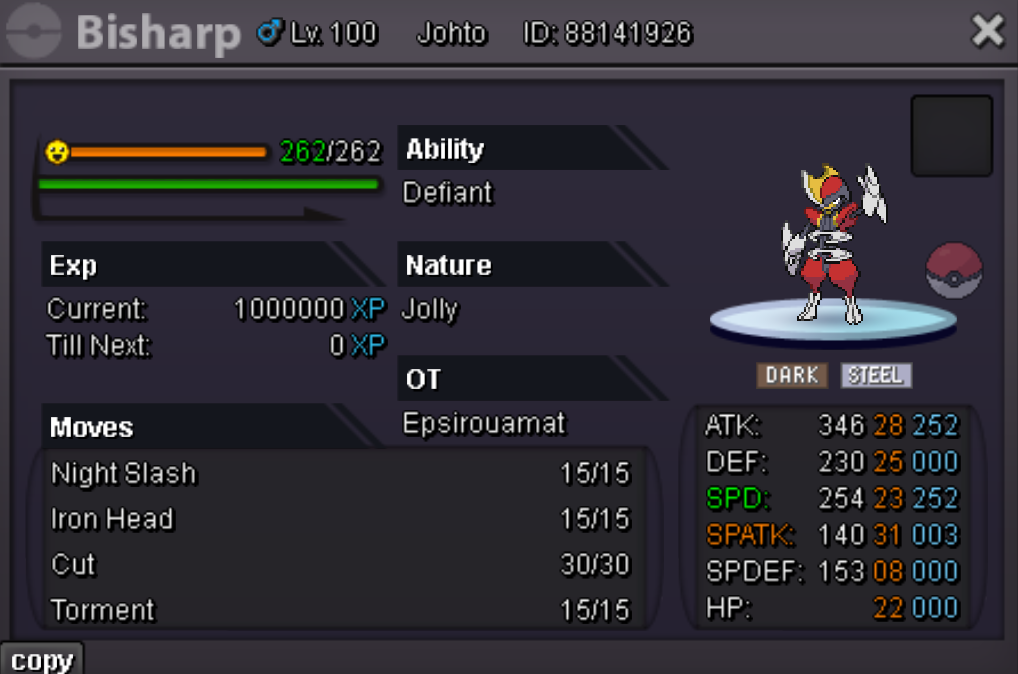Click the copy button
Screen dimensions: 1018x674
tap(42, 660)
